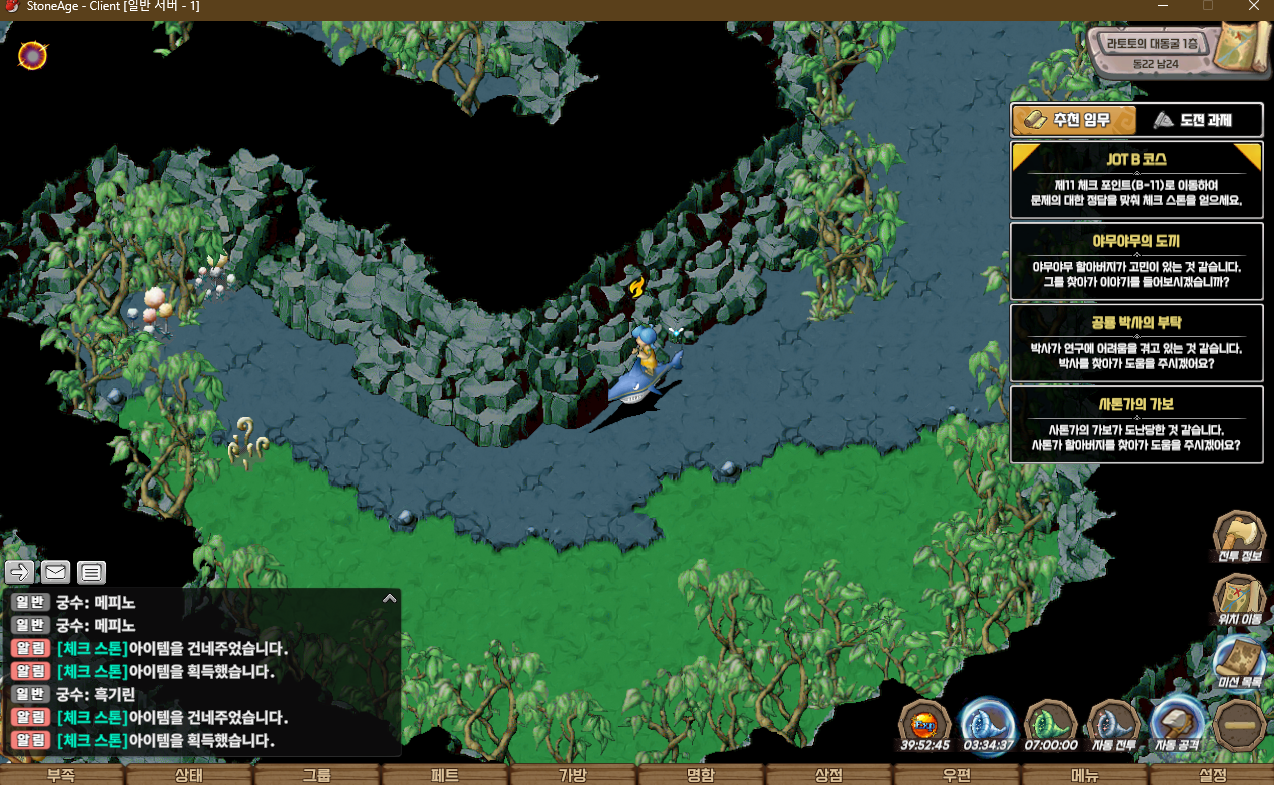Open the 설정 settings menu

1211,775
